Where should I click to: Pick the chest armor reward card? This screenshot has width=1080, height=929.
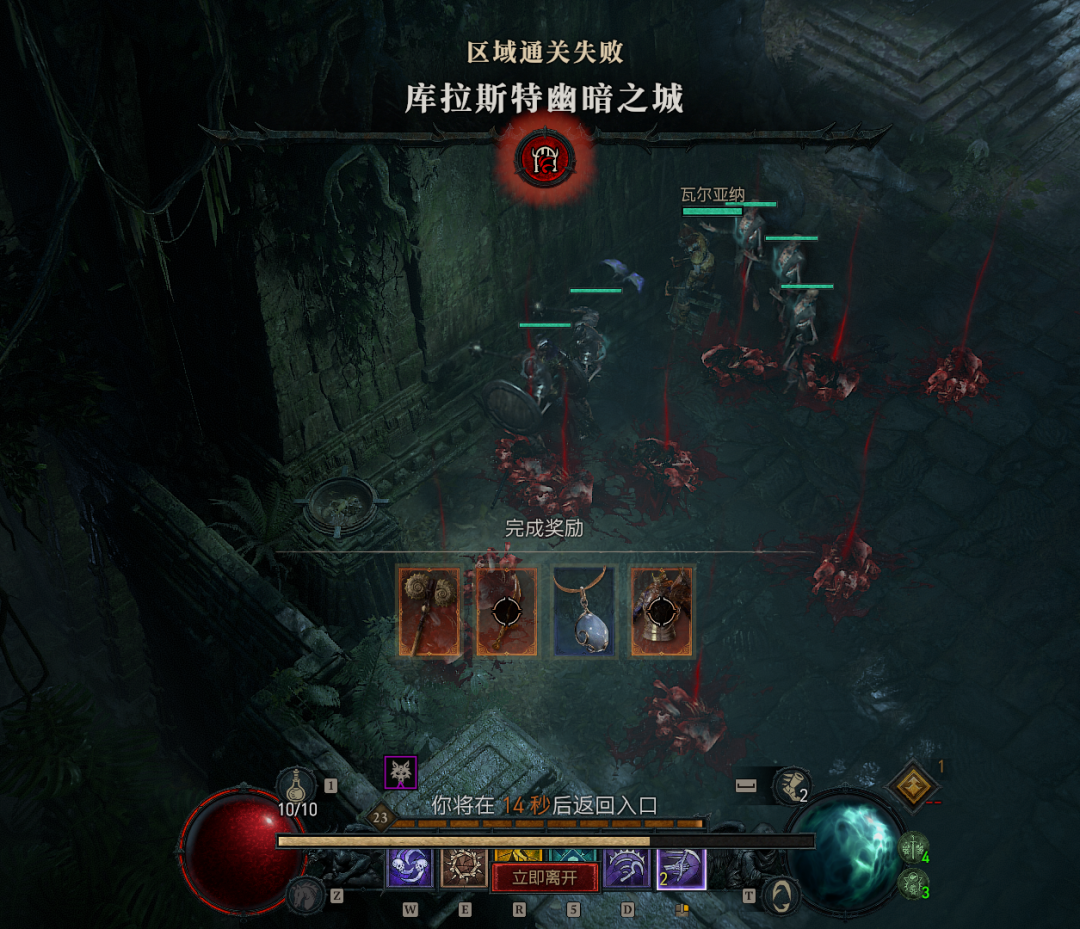tap(662, 612)
